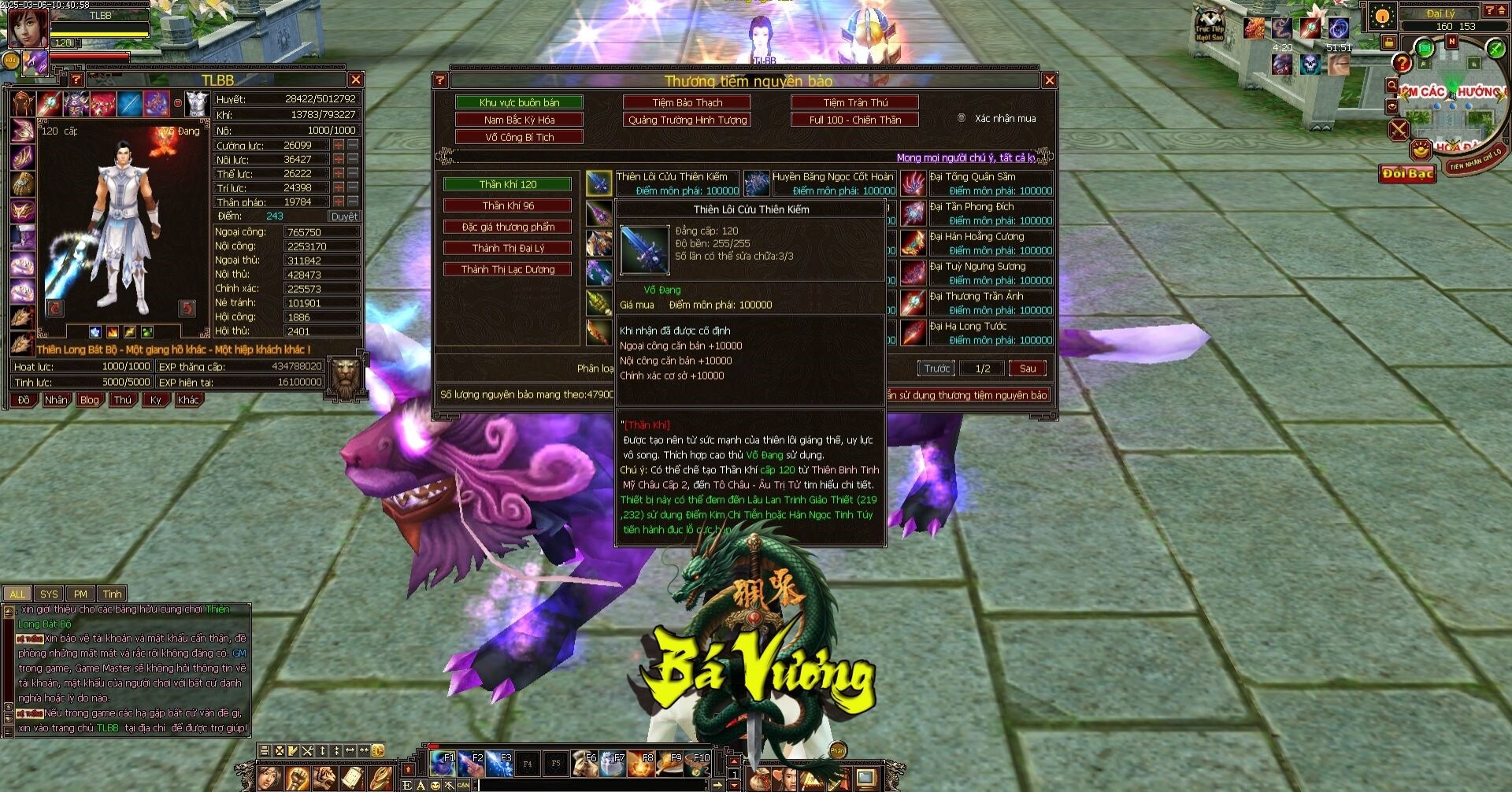Open the Thành Thị Đại Lý list
The image size is (1512, 792).
[507, 248]
